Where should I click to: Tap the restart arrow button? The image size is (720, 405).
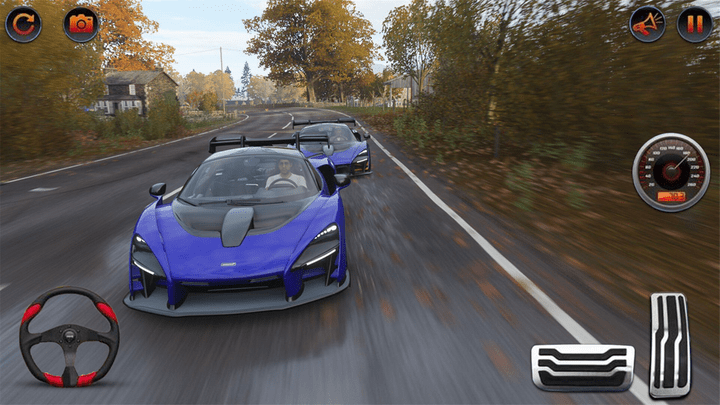click(23, 24)
